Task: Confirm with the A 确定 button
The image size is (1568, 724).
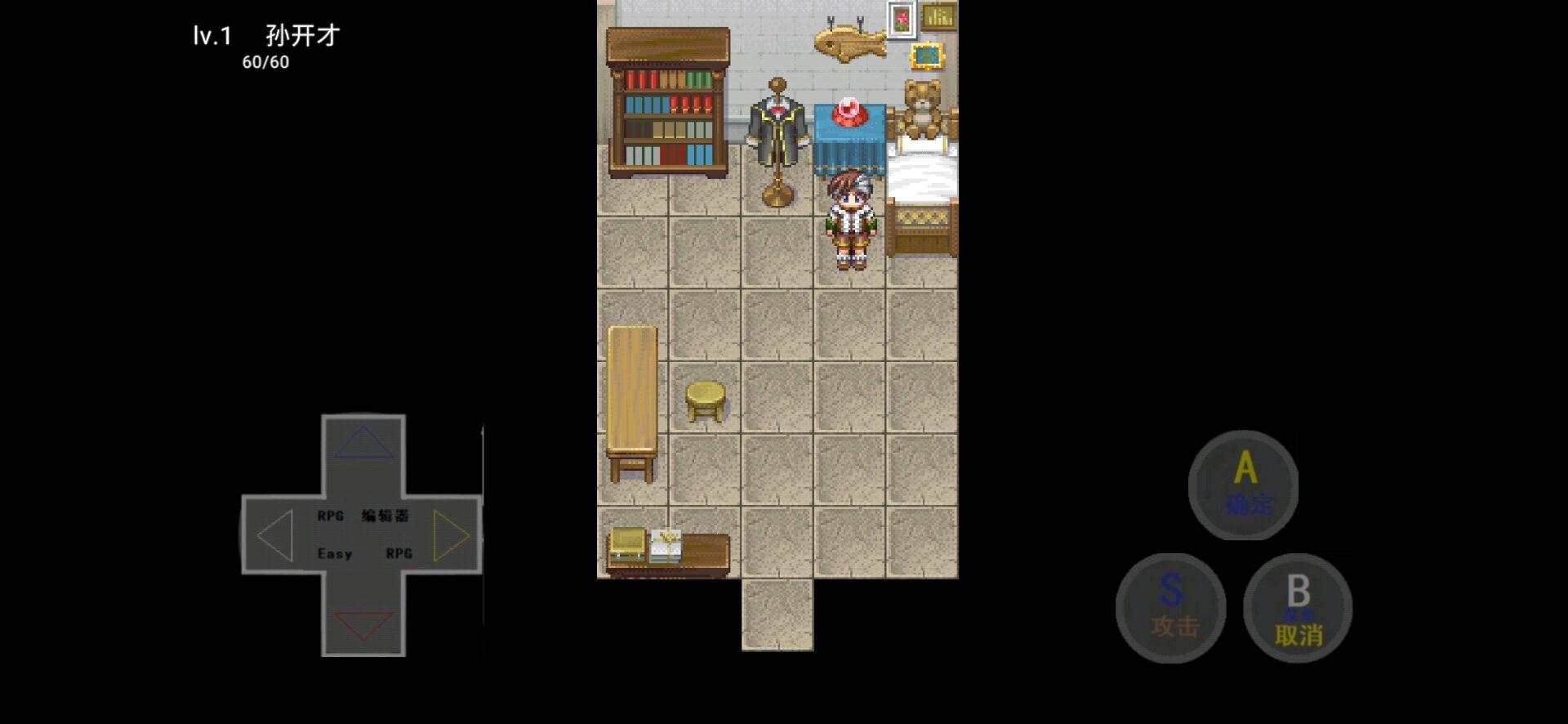Action: pyautogui.click(x=1243, y=485)
